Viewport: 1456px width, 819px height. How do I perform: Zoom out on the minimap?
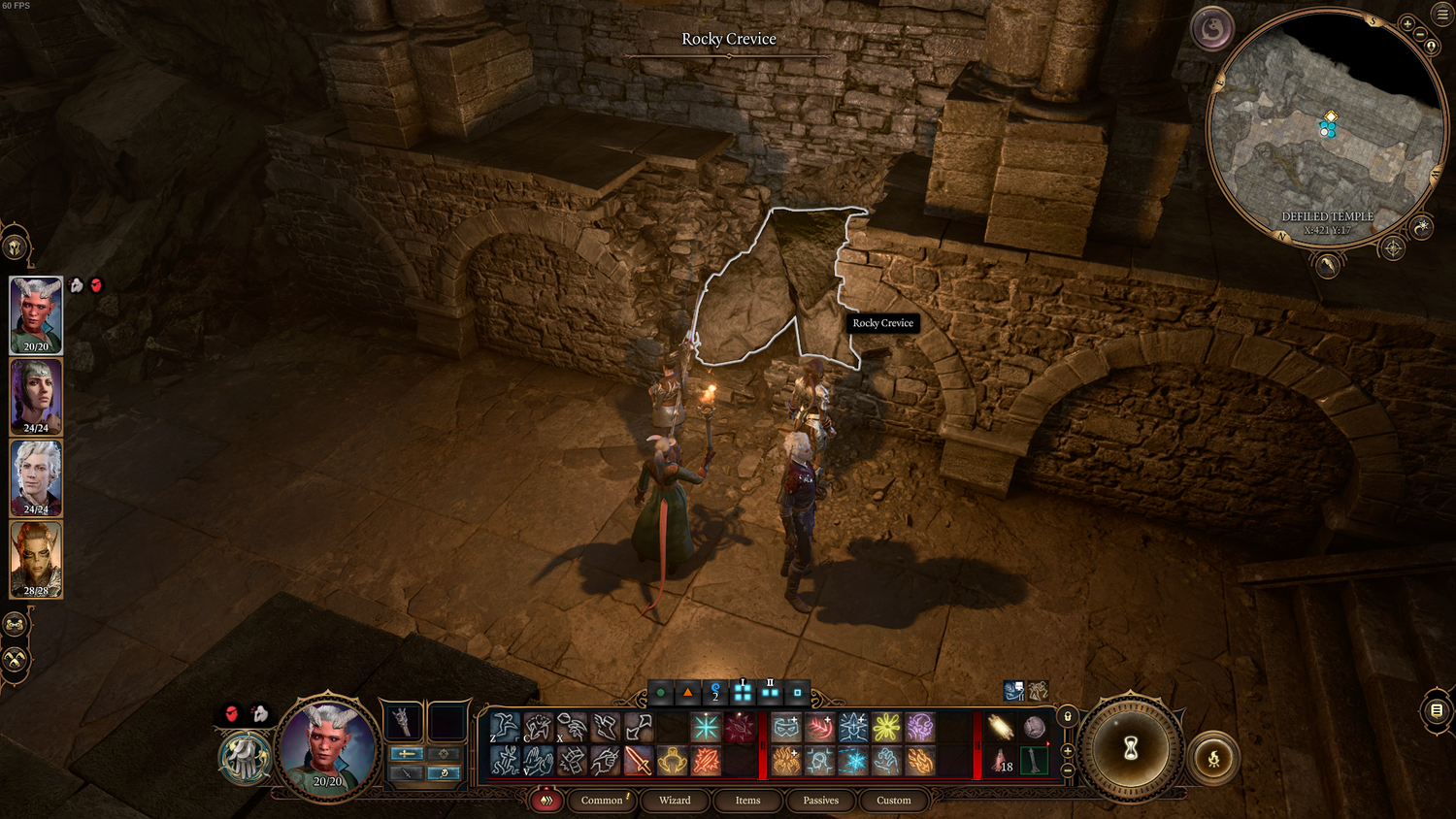coord(1420,35)
